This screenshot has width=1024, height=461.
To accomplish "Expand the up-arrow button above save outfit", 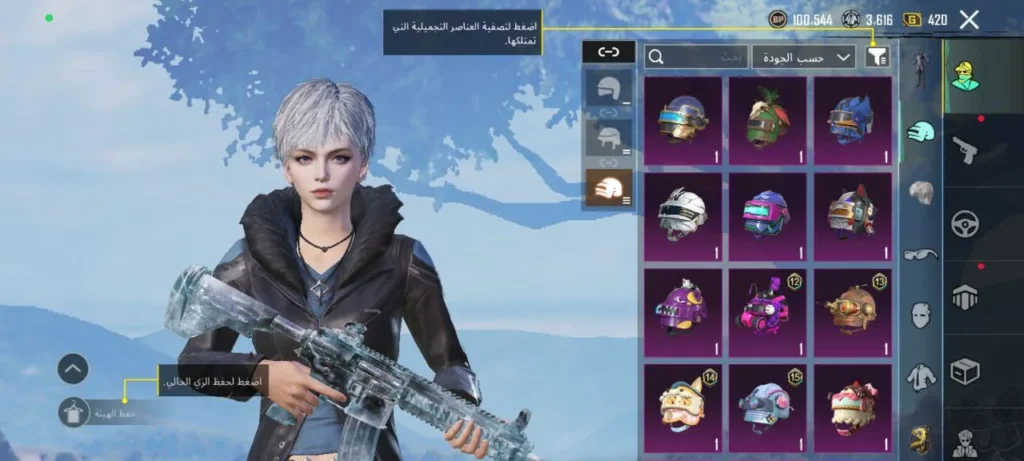I will pyautogui.click(x=74, y=369).
